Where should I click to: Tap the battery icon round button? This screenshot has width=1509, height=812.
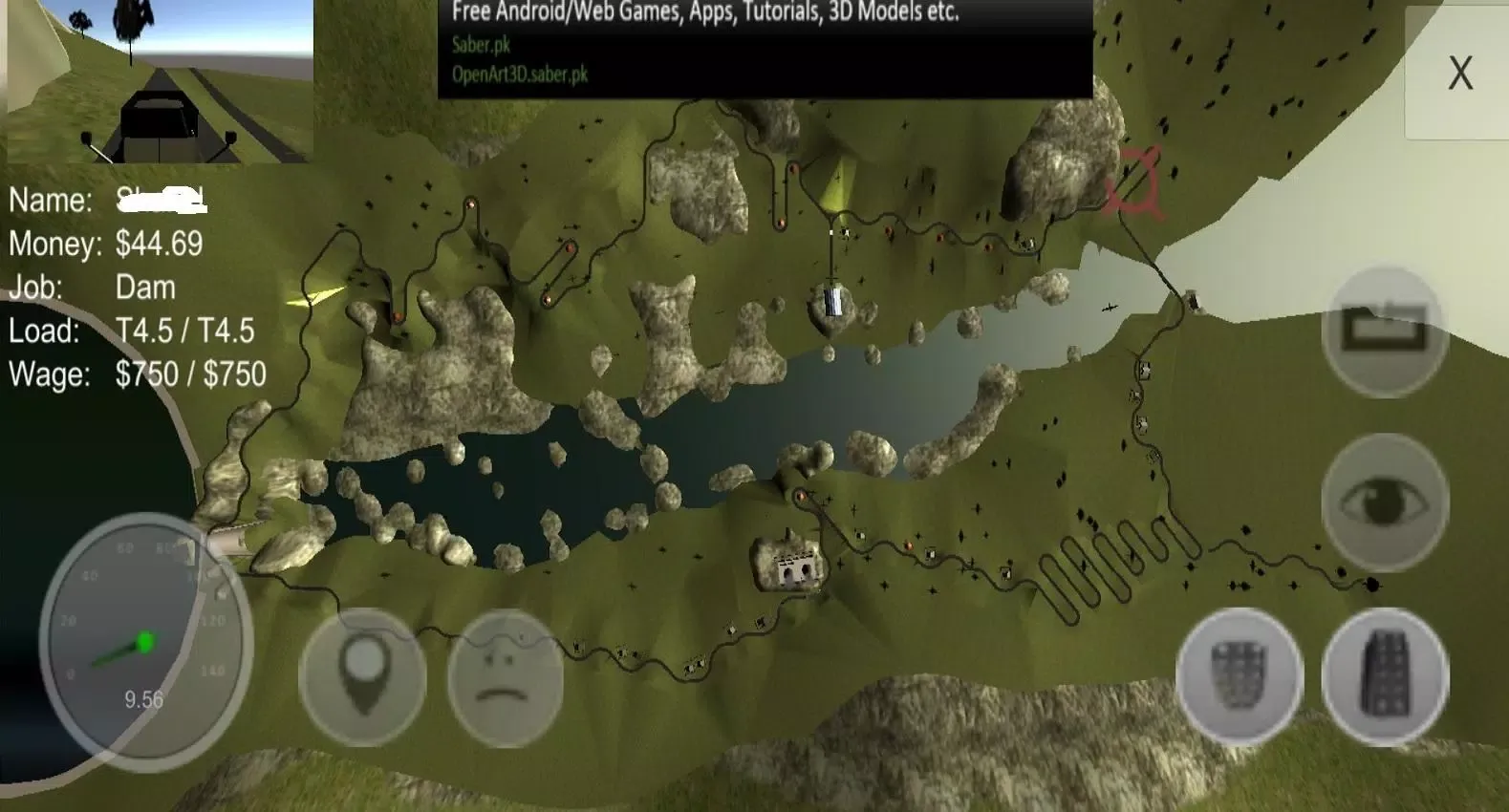[1385, 330]
